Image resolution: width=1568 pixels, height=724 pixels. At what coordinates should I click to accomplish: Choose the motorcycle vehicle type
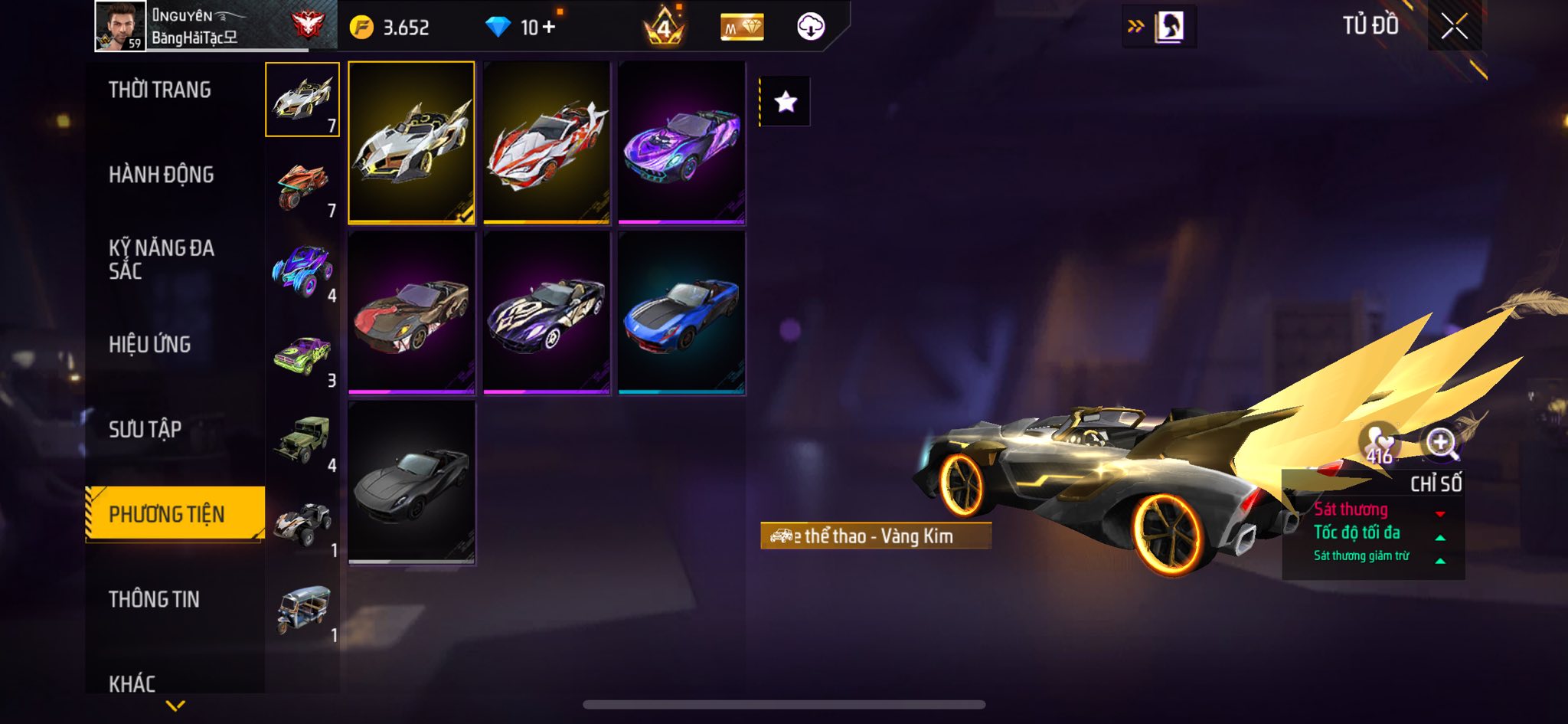point(303,186)
